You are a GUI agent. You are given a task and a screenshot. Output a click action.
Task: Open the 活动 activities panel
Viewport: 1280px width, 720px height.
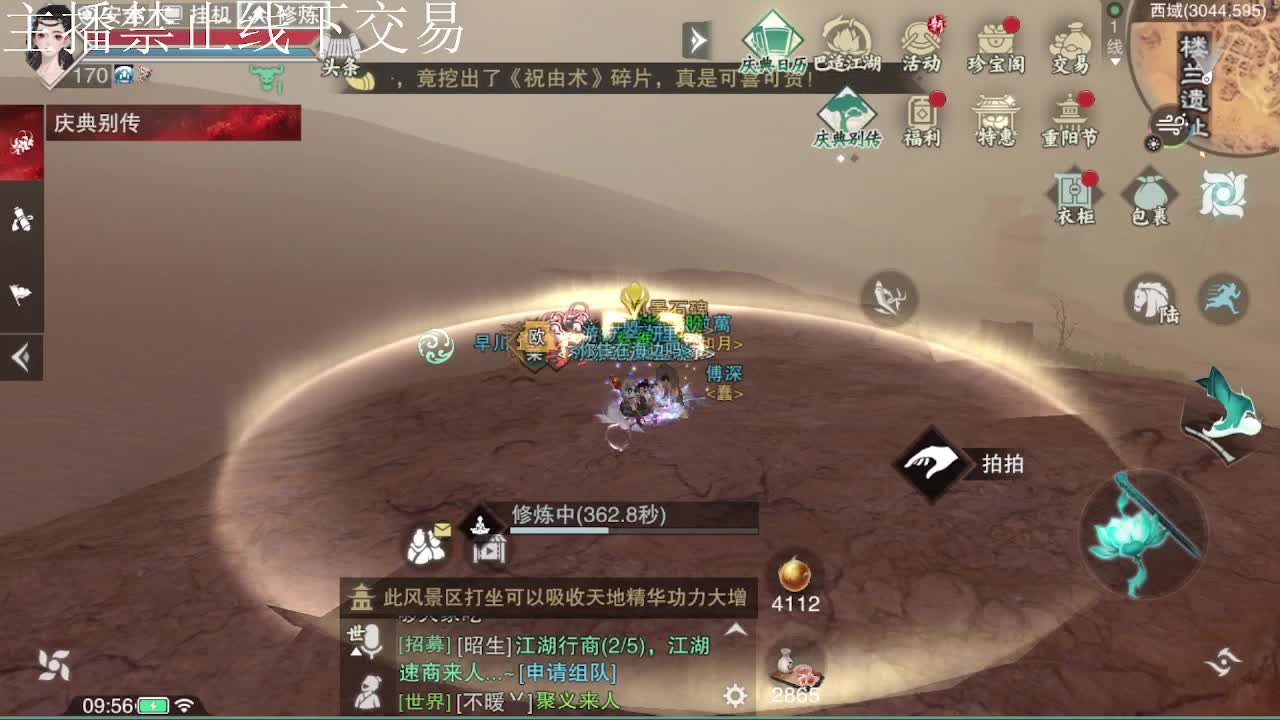click(x=919, y=40)
